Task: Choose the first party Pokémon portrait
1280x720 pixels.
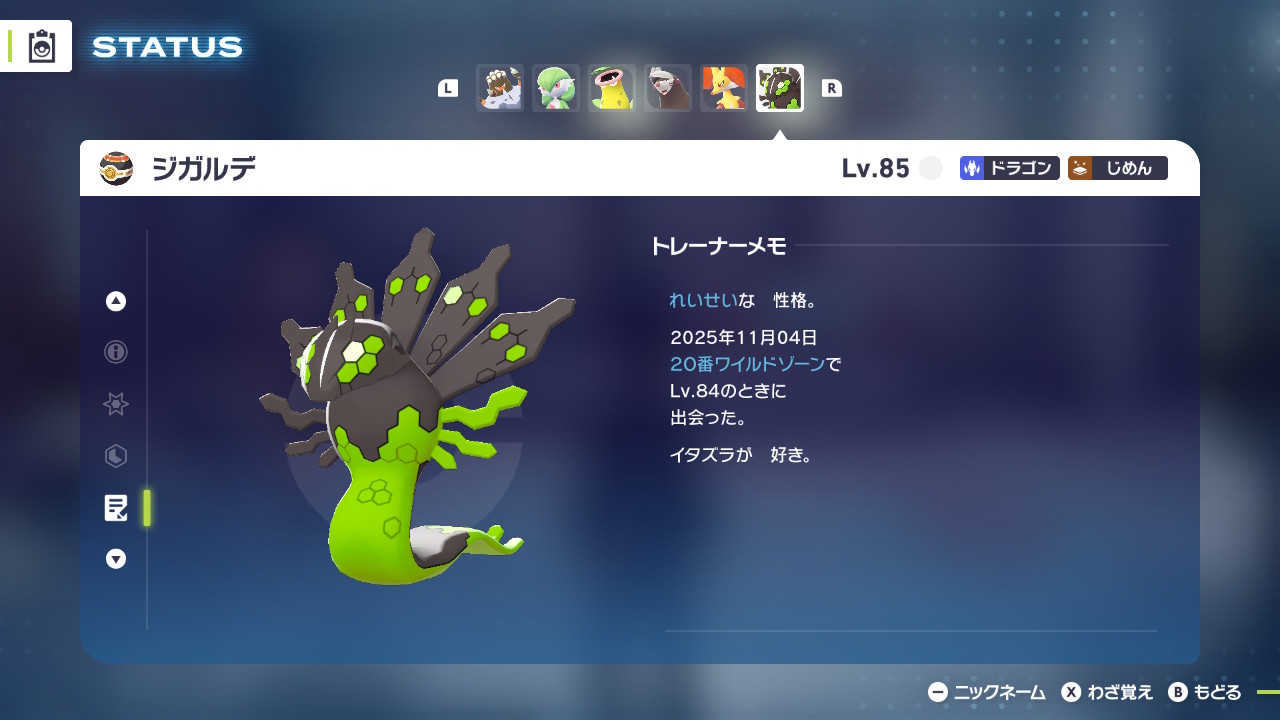Action: (x=499, y=88)
